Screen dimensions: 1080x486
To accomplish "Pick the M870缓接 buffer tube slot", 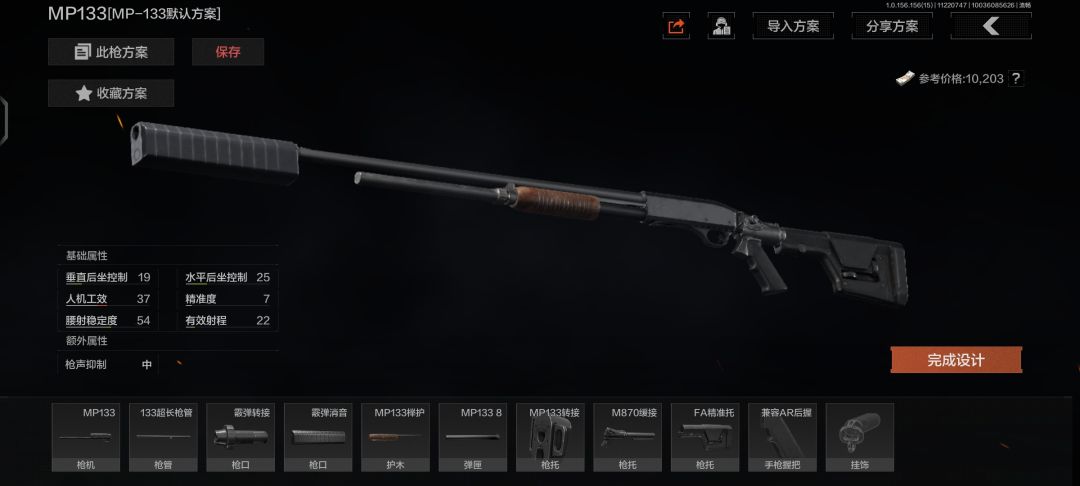I will (627, 437).
